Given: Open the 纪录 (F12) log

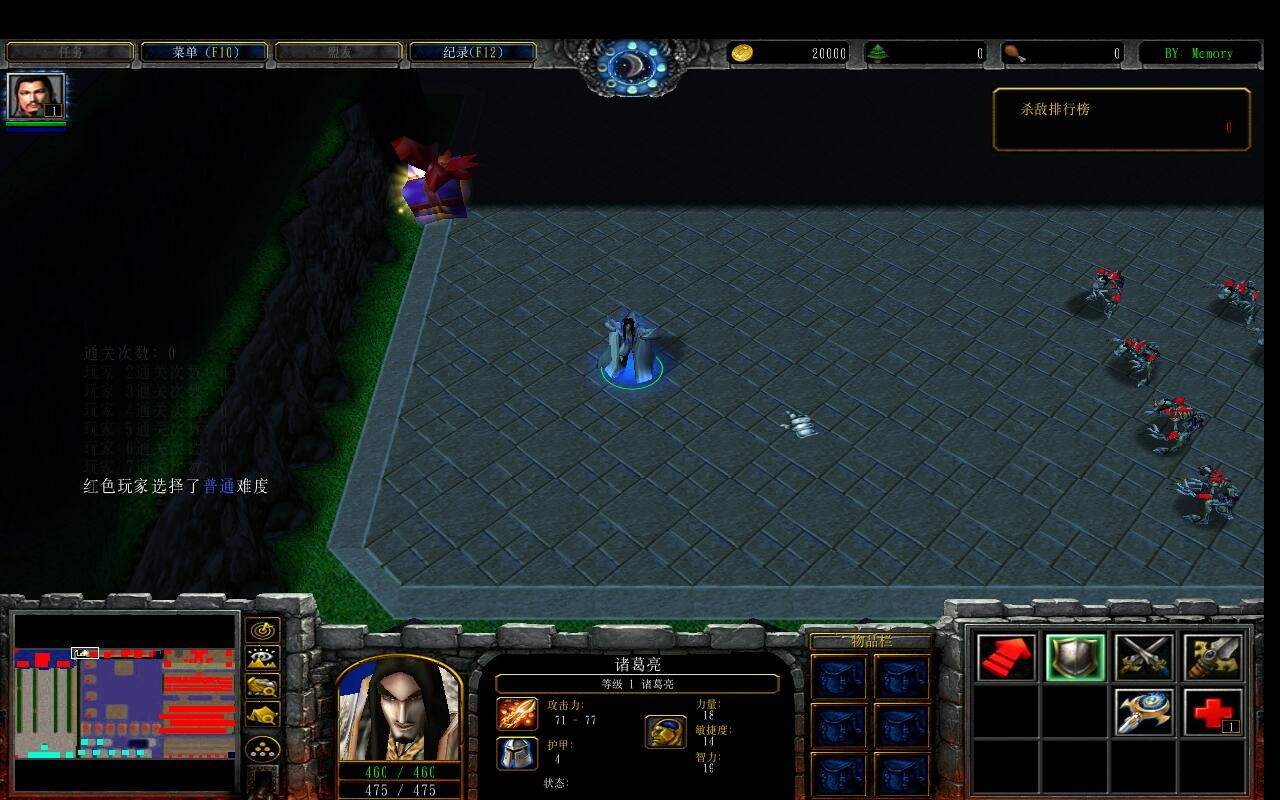Looking at the screenshot, I should click(x=473, y=52).
